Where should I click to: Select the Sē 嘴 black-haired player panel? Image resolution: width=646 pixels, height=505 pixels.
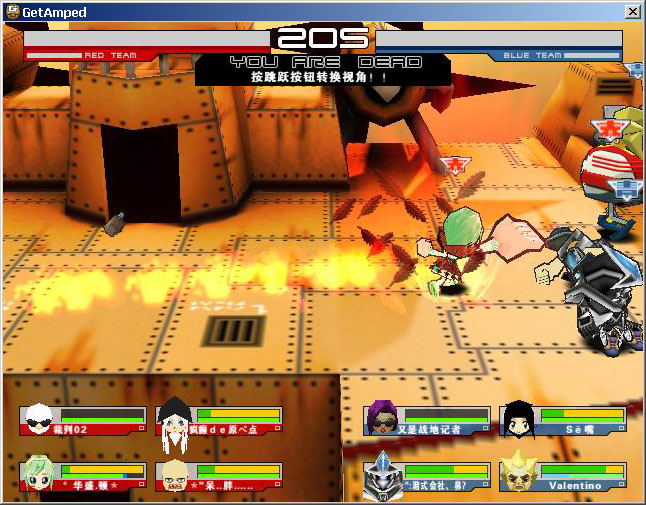click(x=563, y=420)
